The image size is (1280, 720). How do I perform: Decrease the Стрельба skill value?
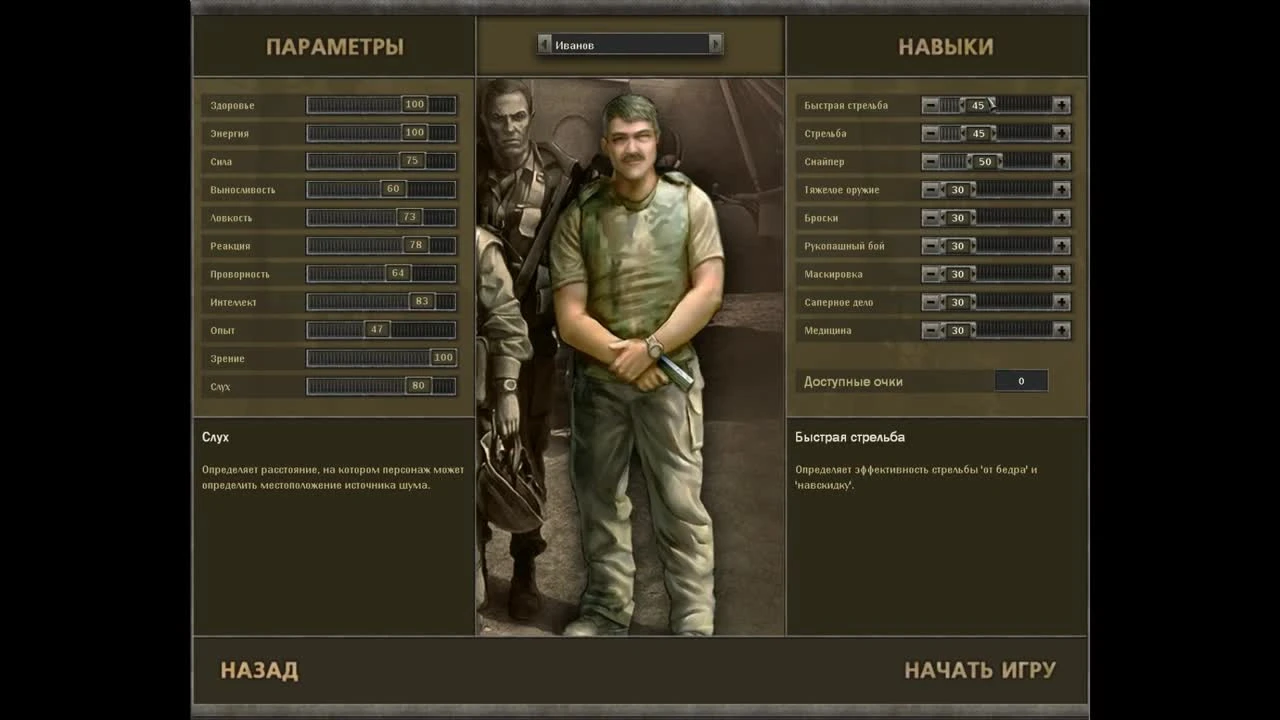[x=932, y=132]
